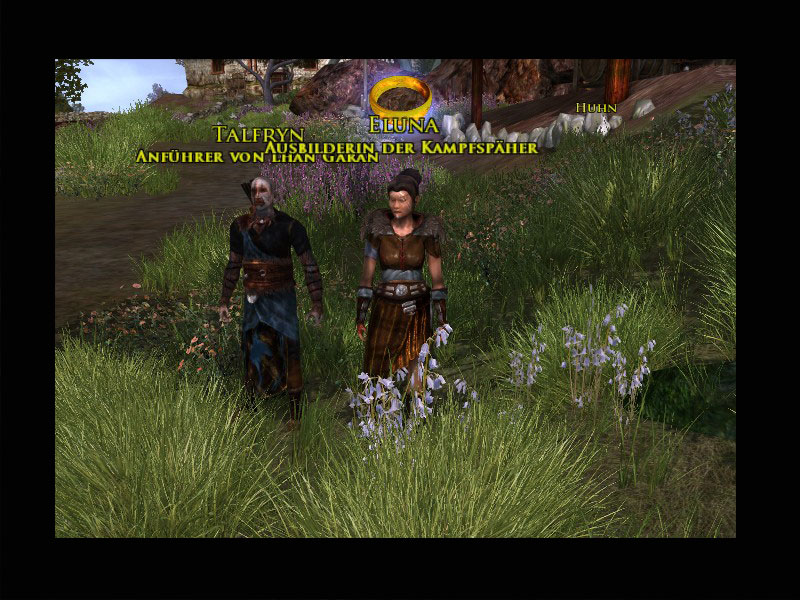Click the Talfryn name label
The image size is (800, 600).
(259, 134)
